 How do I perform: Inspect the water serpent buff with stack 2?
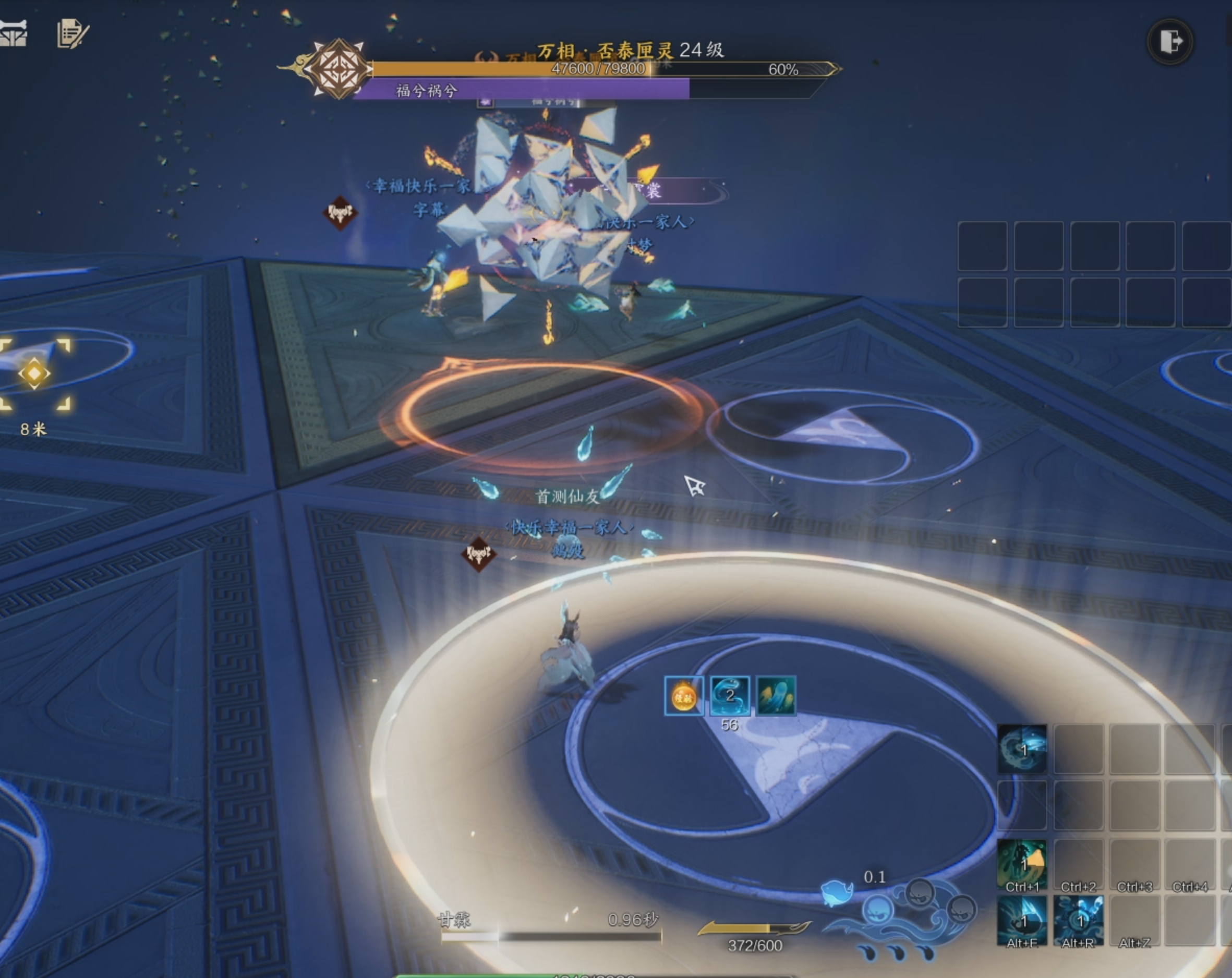coord(730,696)
